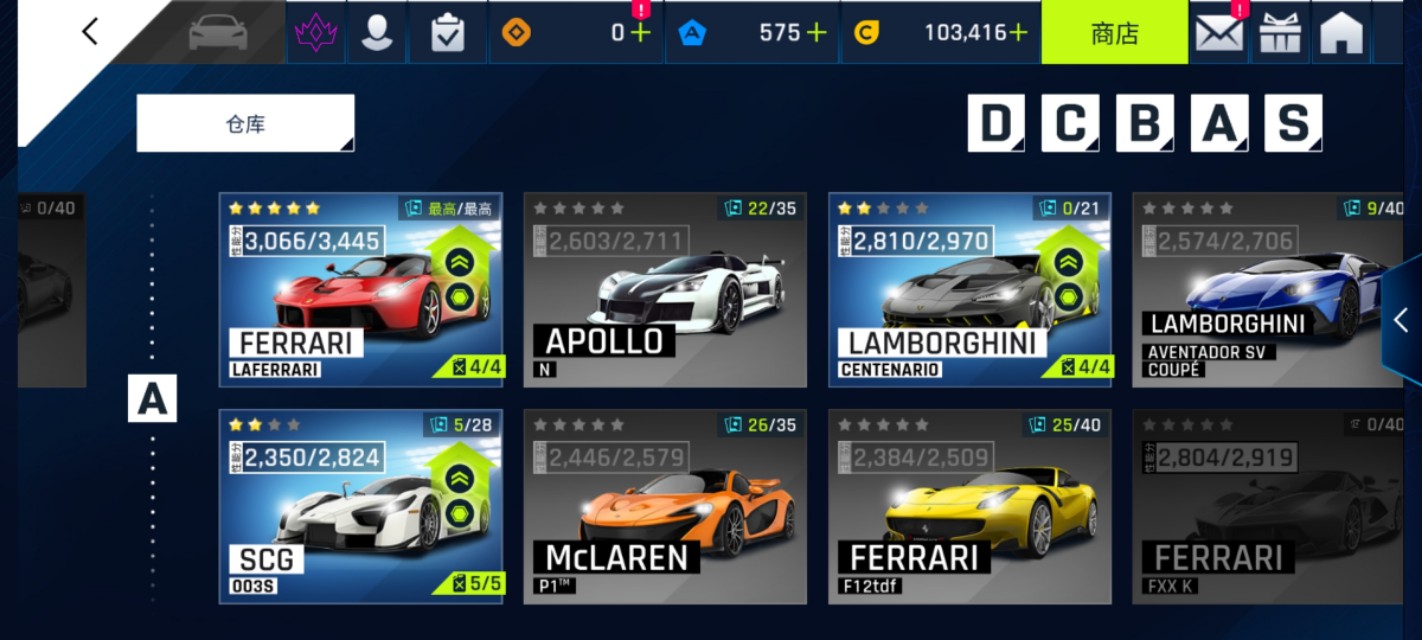This screenshot has width=1422, height=640.
Task: Pick the SCG 003S car card
Action: (360, 506)
